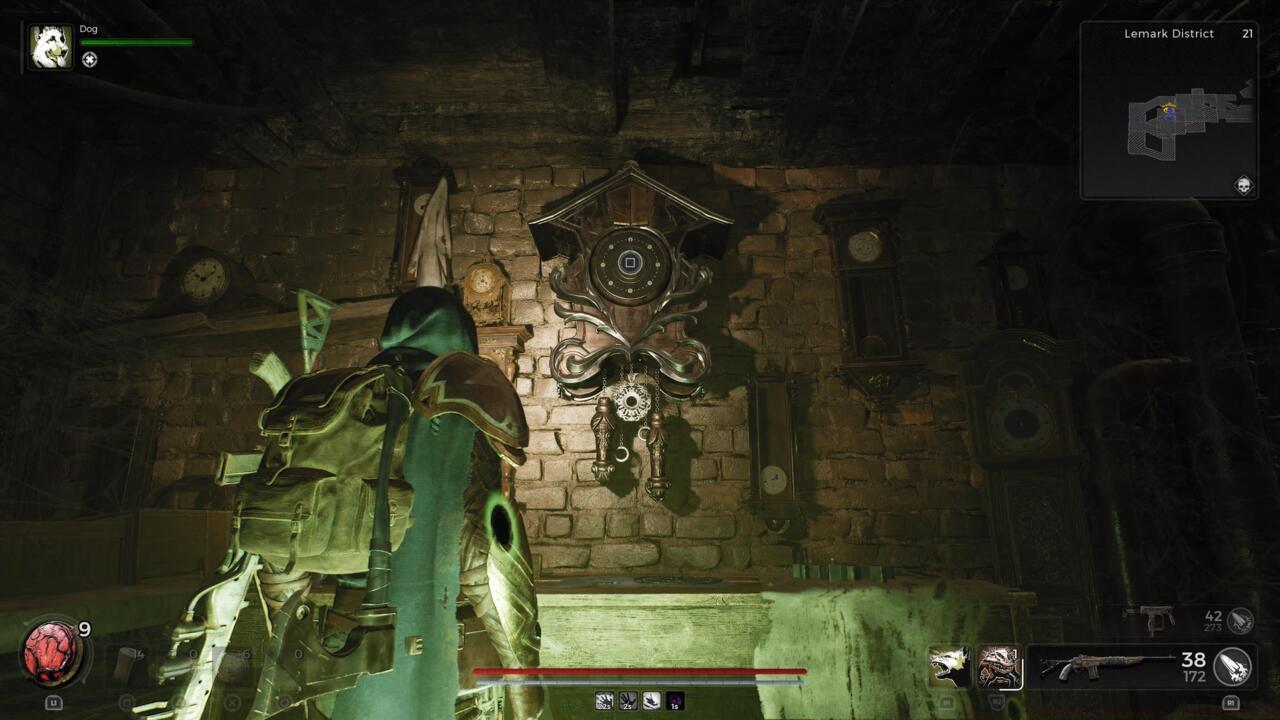Select the Lemark District label
The width and height of the screenshot is (1280, 720).
(x=1169, y=34)
